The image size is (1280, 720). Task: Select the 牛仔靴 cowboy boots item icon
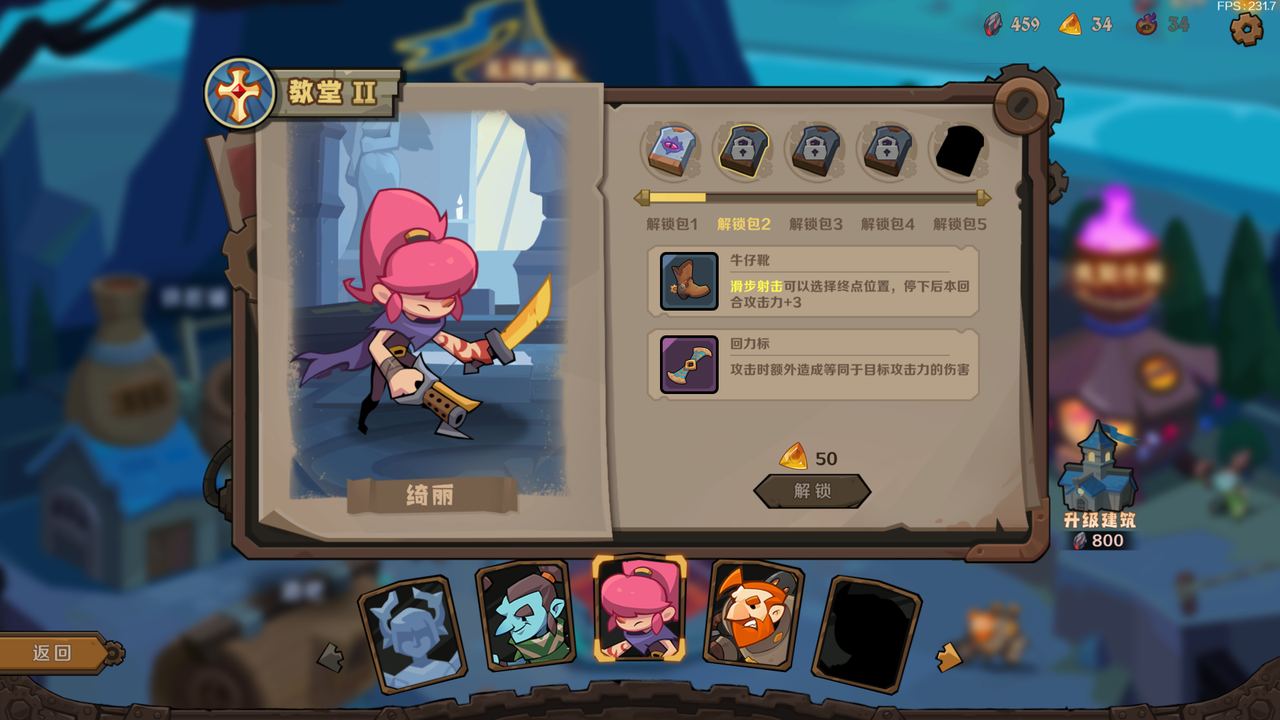coord(687,283)
